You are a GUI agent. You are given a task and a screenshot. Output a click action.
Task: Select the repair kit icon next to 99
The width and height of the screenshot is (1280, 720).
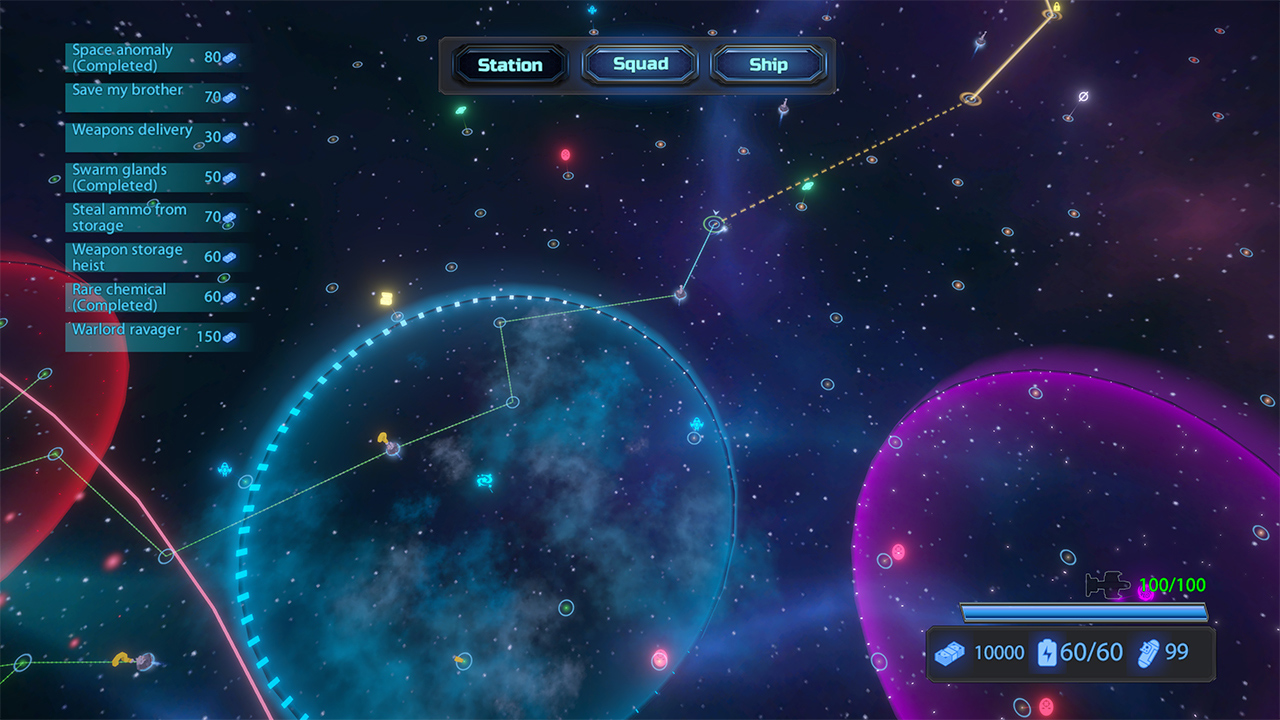click(1148, 653)
